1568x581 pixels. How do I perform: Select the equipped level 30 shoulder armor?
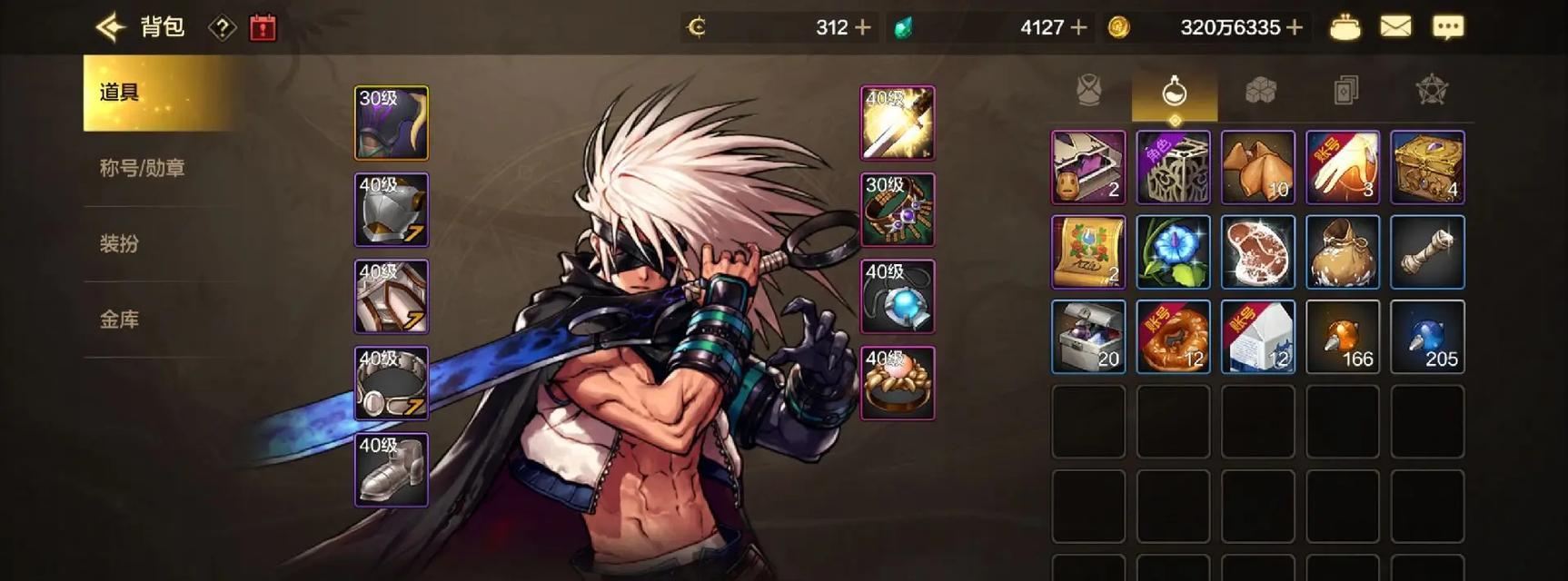pyautogui.click(x=392, y=123)
